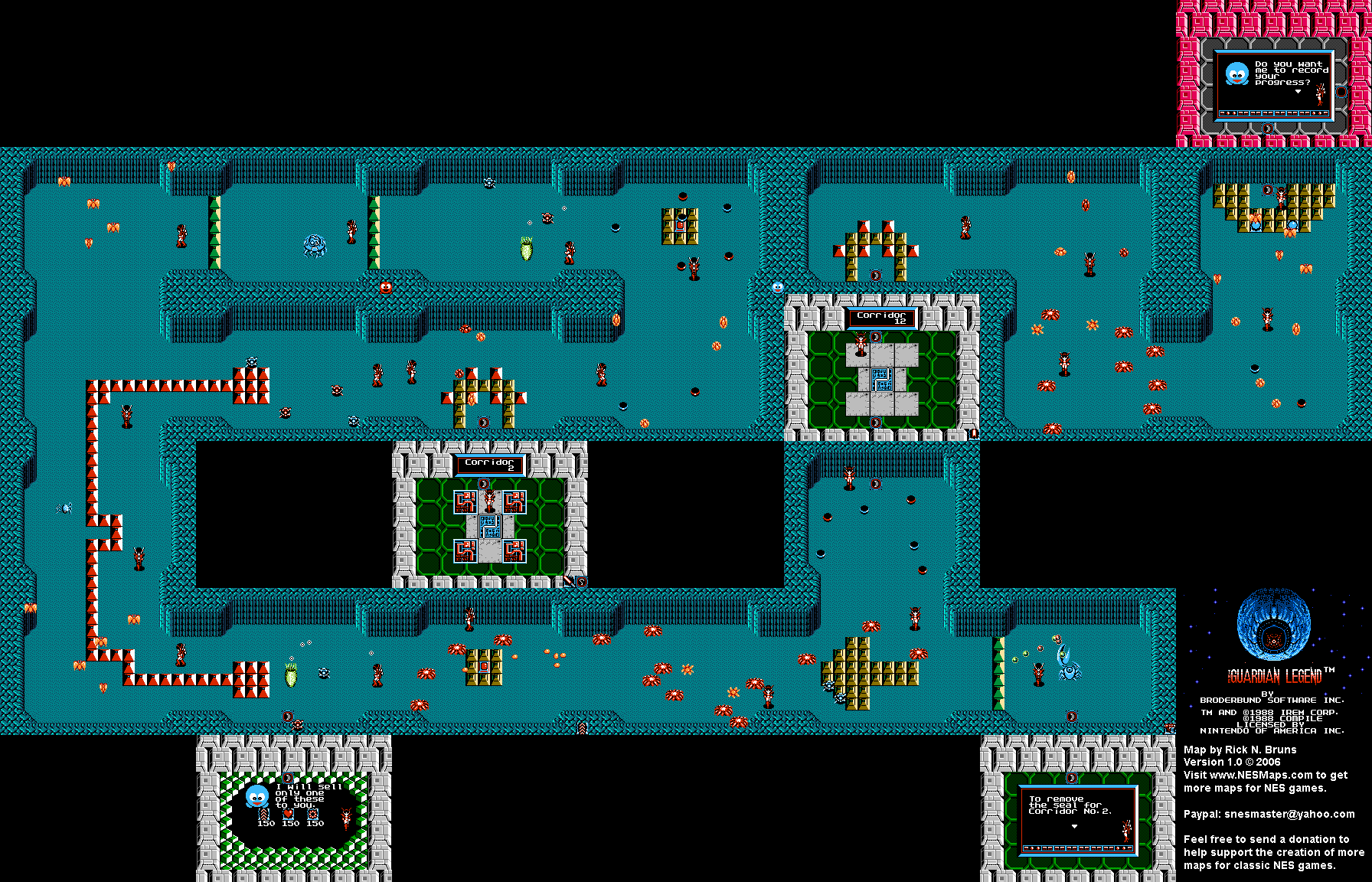Select the Corridor 12 label
The image size is (1372, 882).
(880, 317)
